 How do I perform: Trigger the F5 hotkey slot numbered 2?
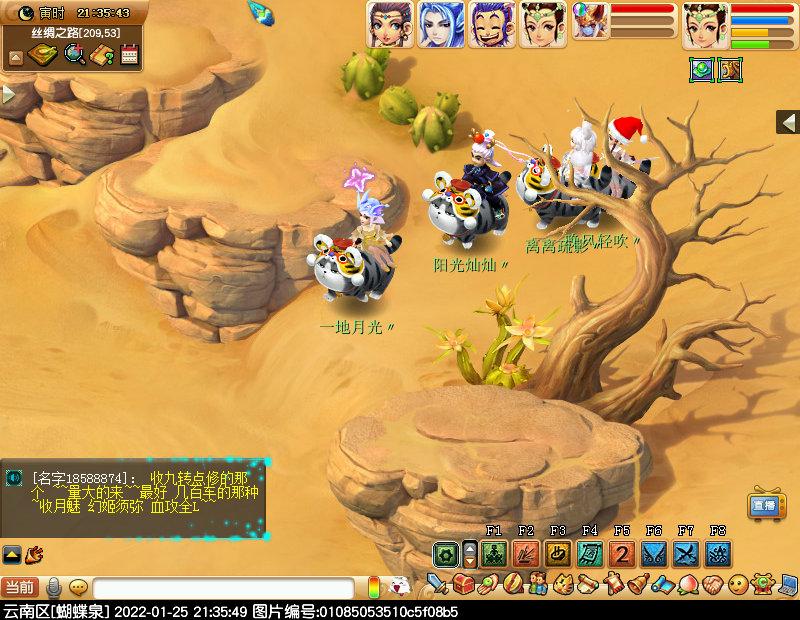[x=622, y=553]
